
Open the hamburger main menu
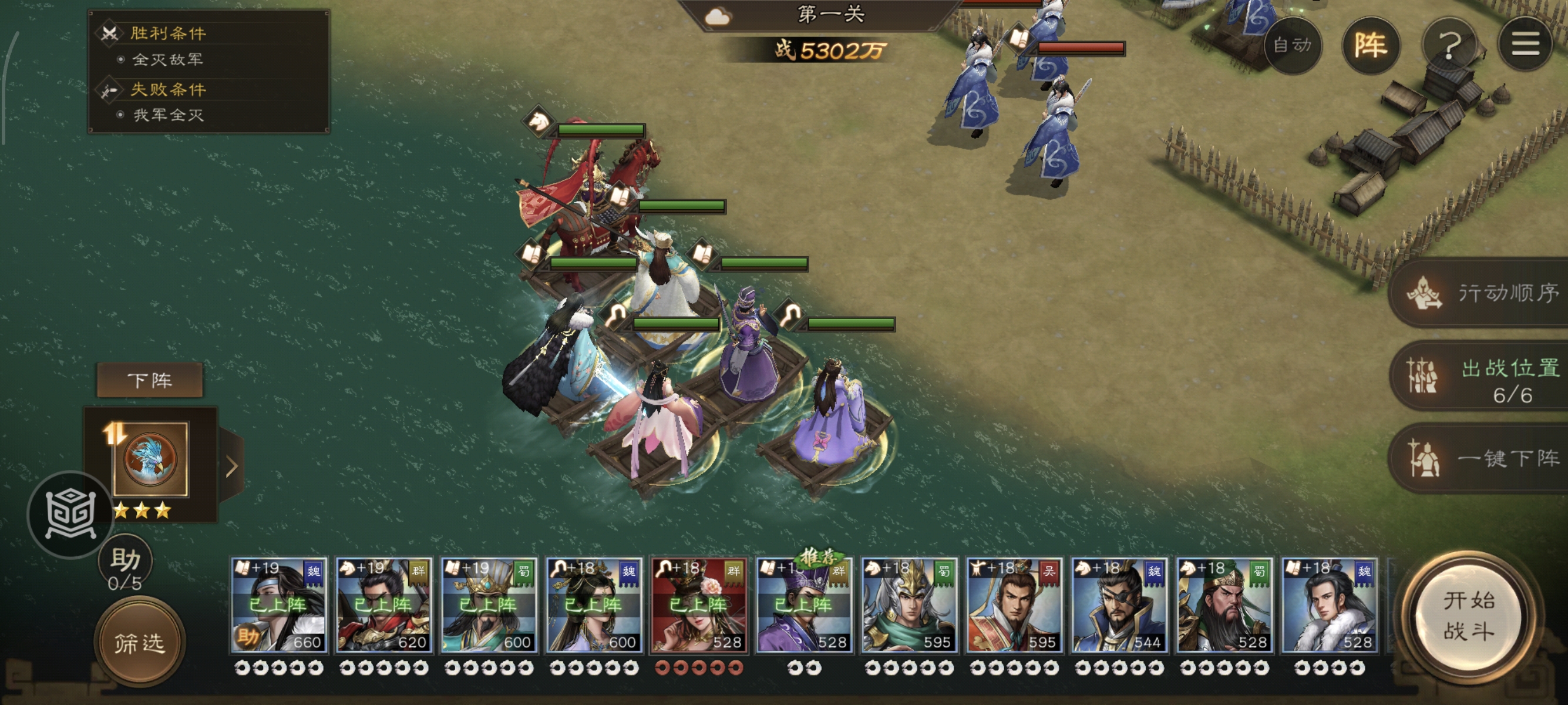click(x=1525, y=45)
